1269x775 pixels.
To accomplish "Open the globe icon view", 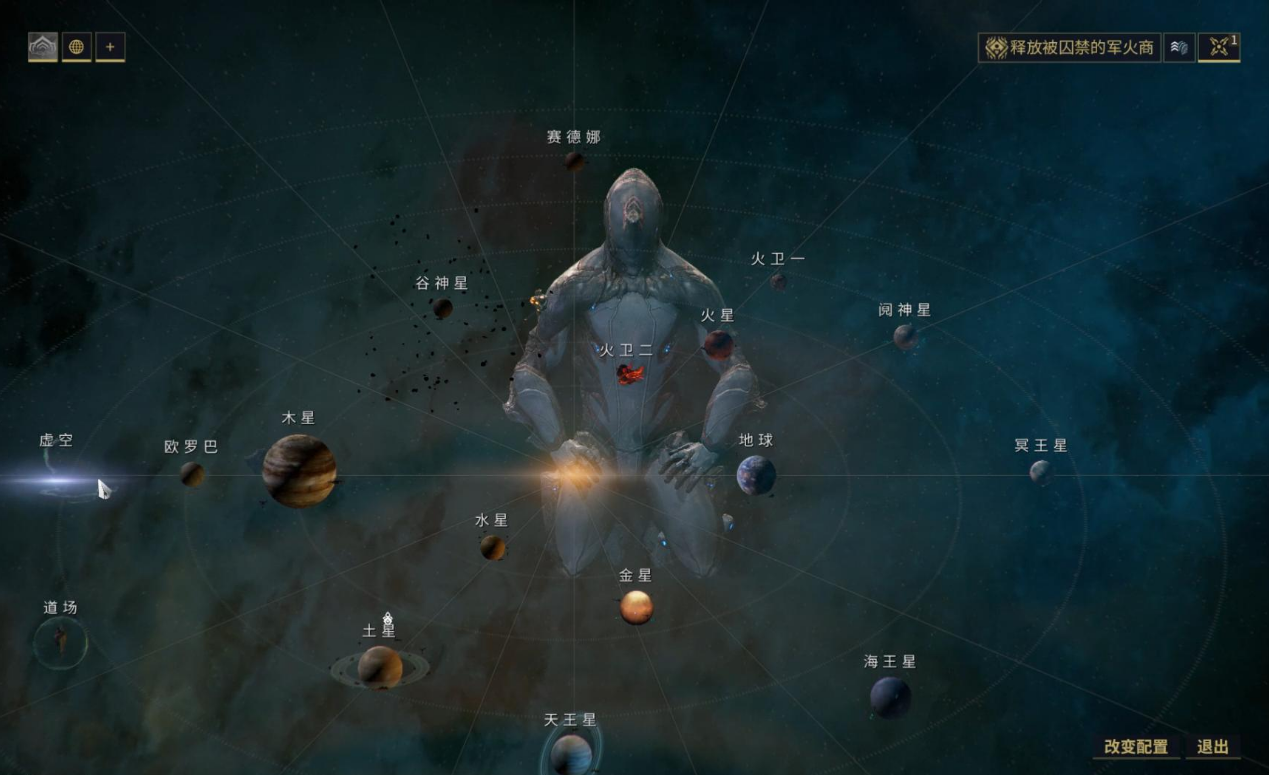I will click(x=76, y=46).
